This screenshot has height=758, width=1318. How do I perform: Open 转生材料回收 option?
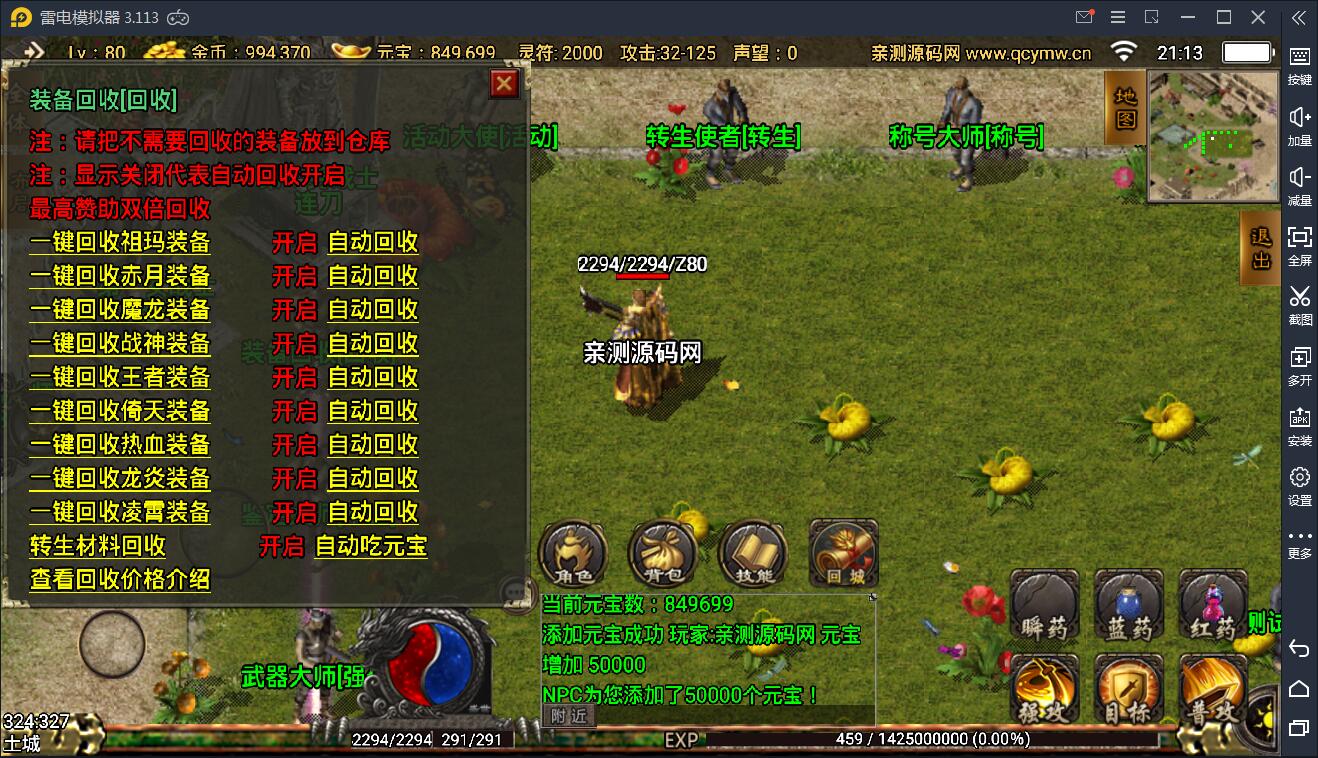click(x=98, y=546)
